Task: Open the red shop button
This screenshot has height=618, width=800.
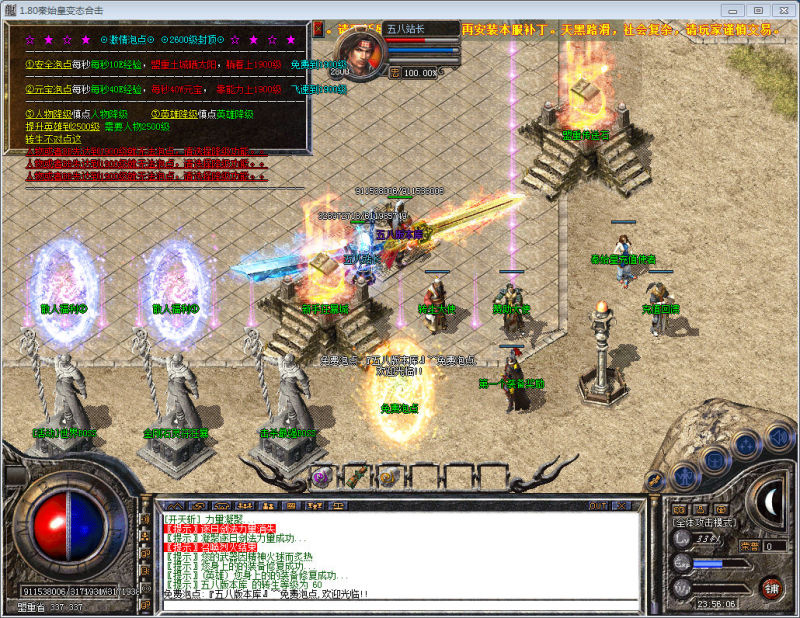Action: click(x=770, y=588)
